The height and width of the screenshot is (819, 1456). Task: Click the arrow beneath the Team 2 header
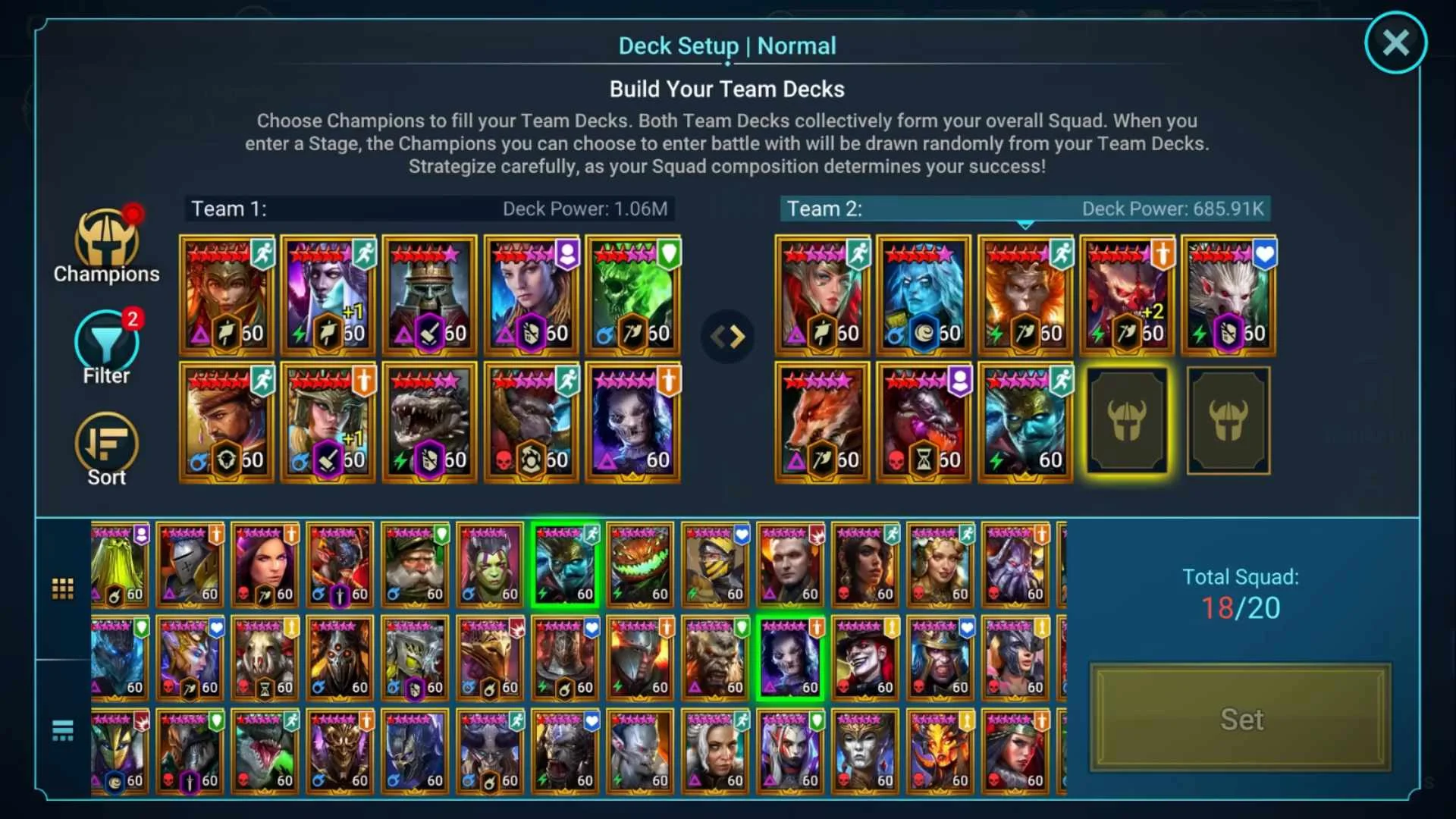pyautogui.click(x=1026, y=224)
